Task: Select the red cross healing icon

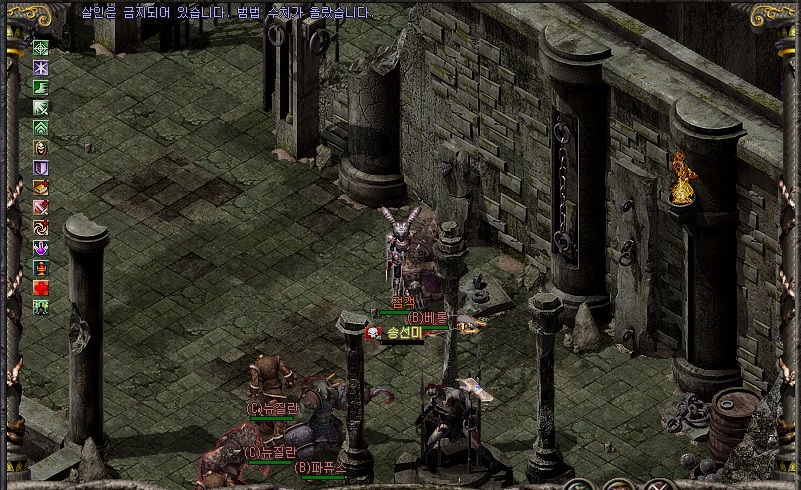Action: click(x=41, y=287)
